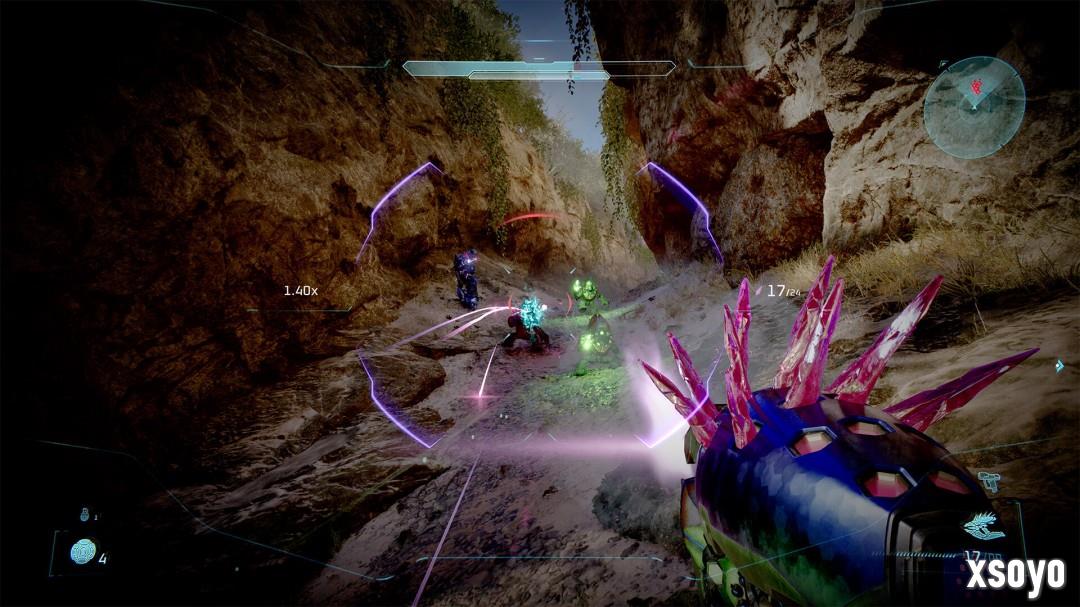1080x607 pixels.
Task: Click the small objective waypoint marker
Action: [x=1059, y=368]
